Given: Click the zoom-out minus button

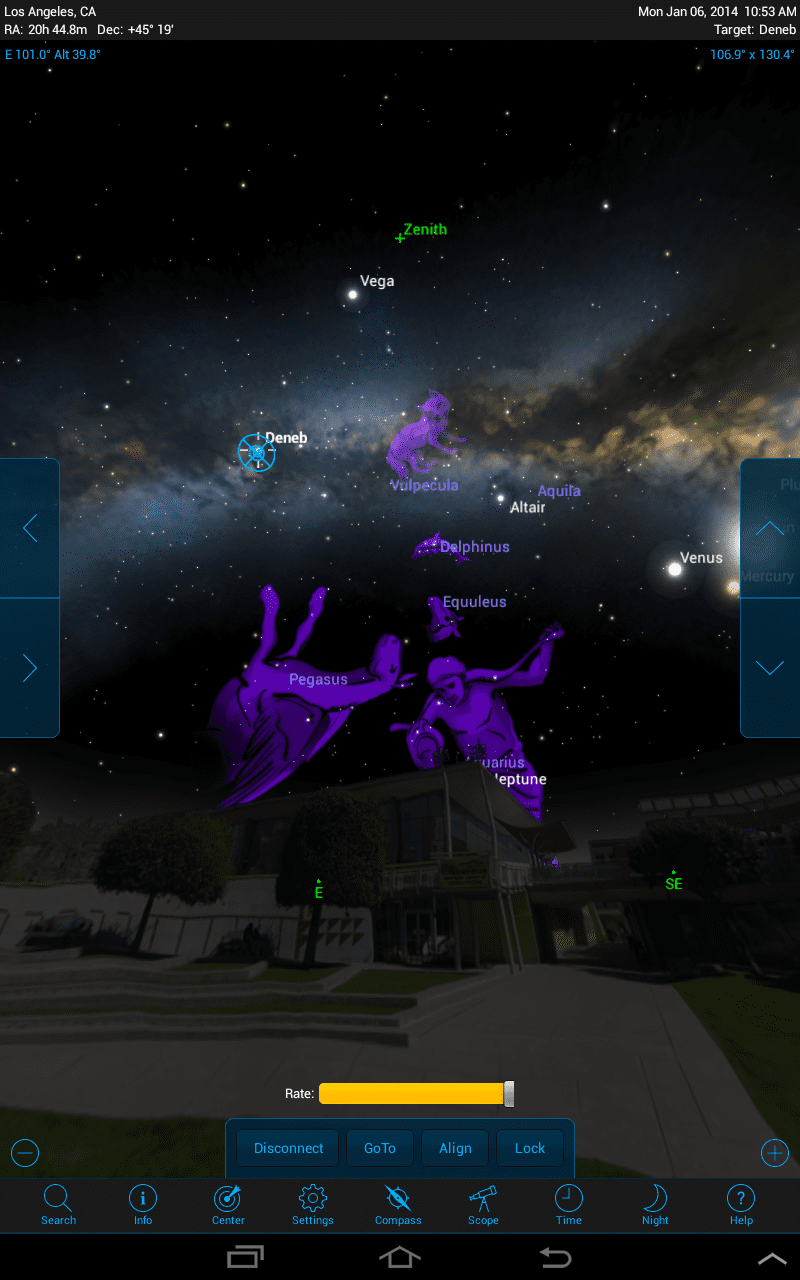Looking at the screenshot, I should coord(25,1153).
